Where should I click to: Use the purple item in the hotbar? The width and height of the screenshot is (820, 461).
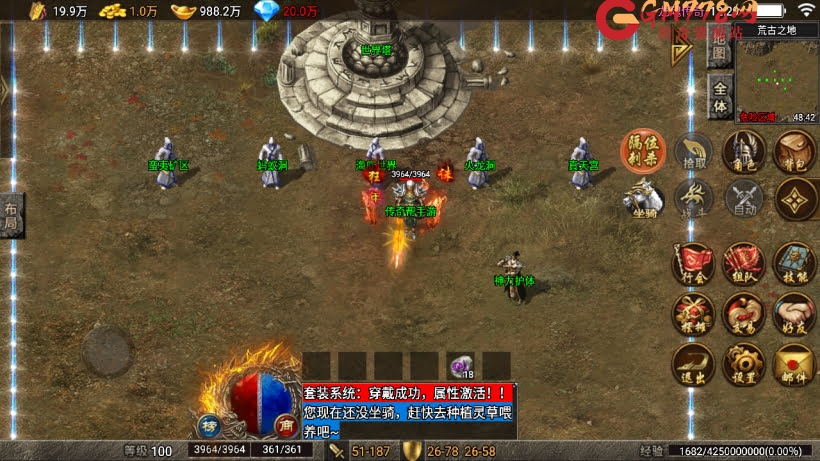461,366
